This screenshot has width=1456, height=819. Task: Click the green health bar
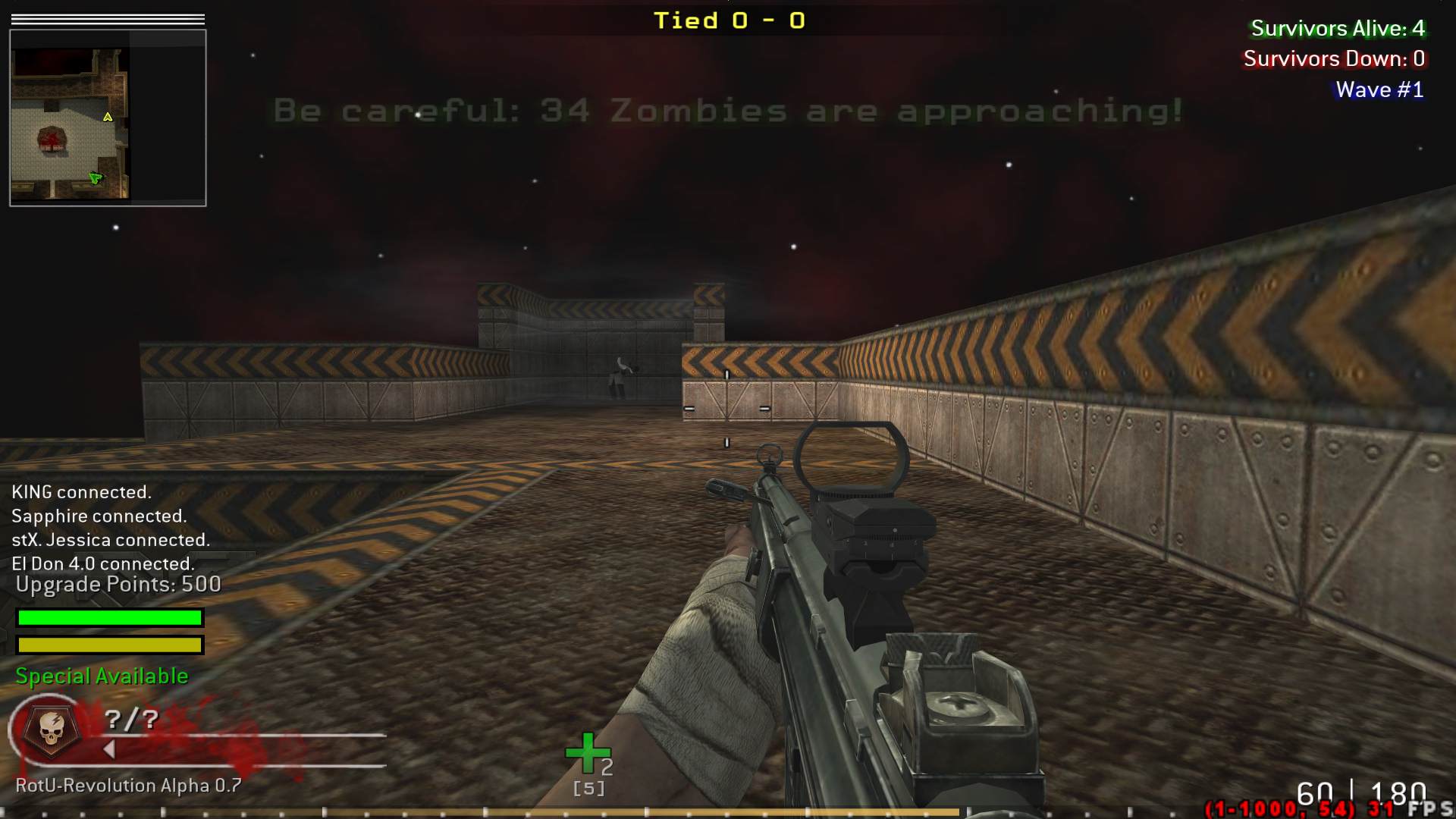click(109, 618)
